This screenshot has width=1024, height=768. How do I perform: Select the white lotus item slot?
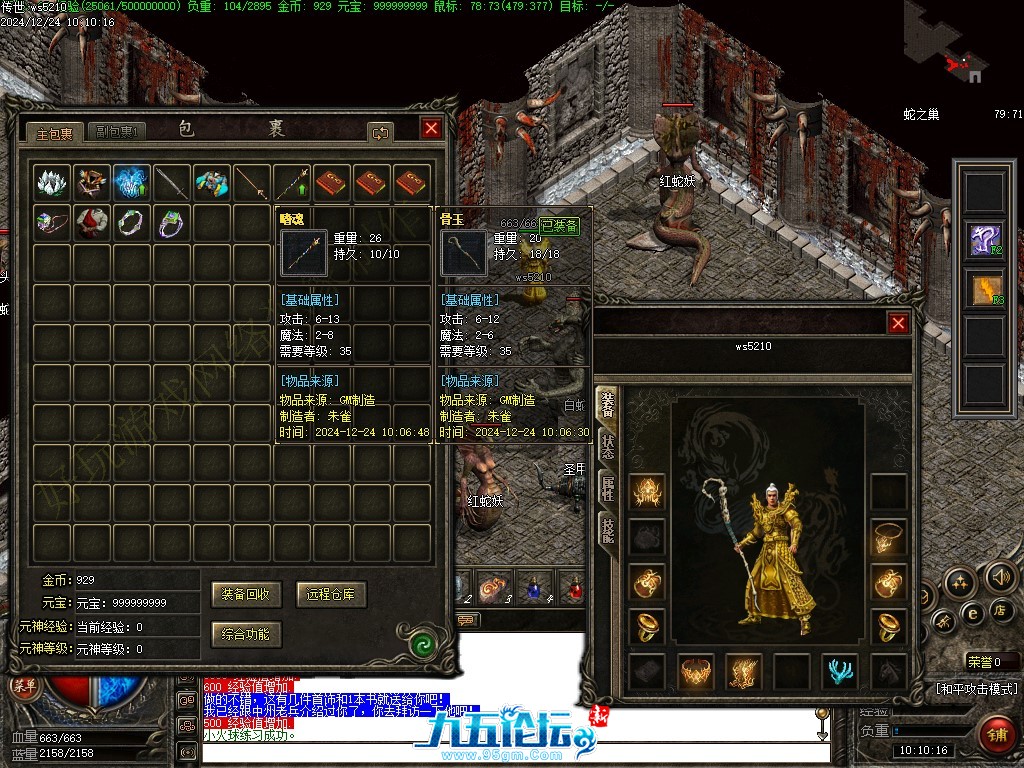tap(52, 183)
